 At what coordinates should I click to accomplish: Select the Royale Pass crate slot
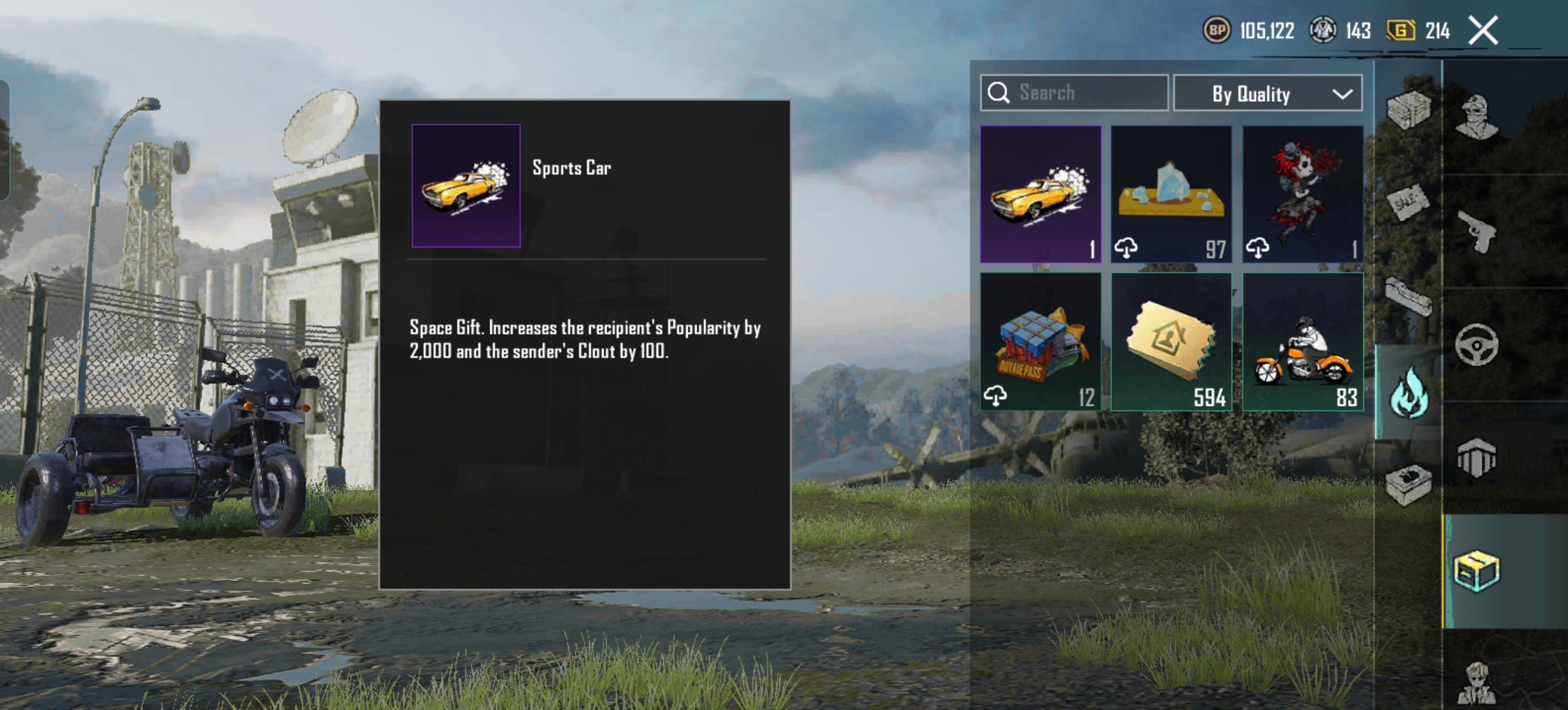(1040, 341)
